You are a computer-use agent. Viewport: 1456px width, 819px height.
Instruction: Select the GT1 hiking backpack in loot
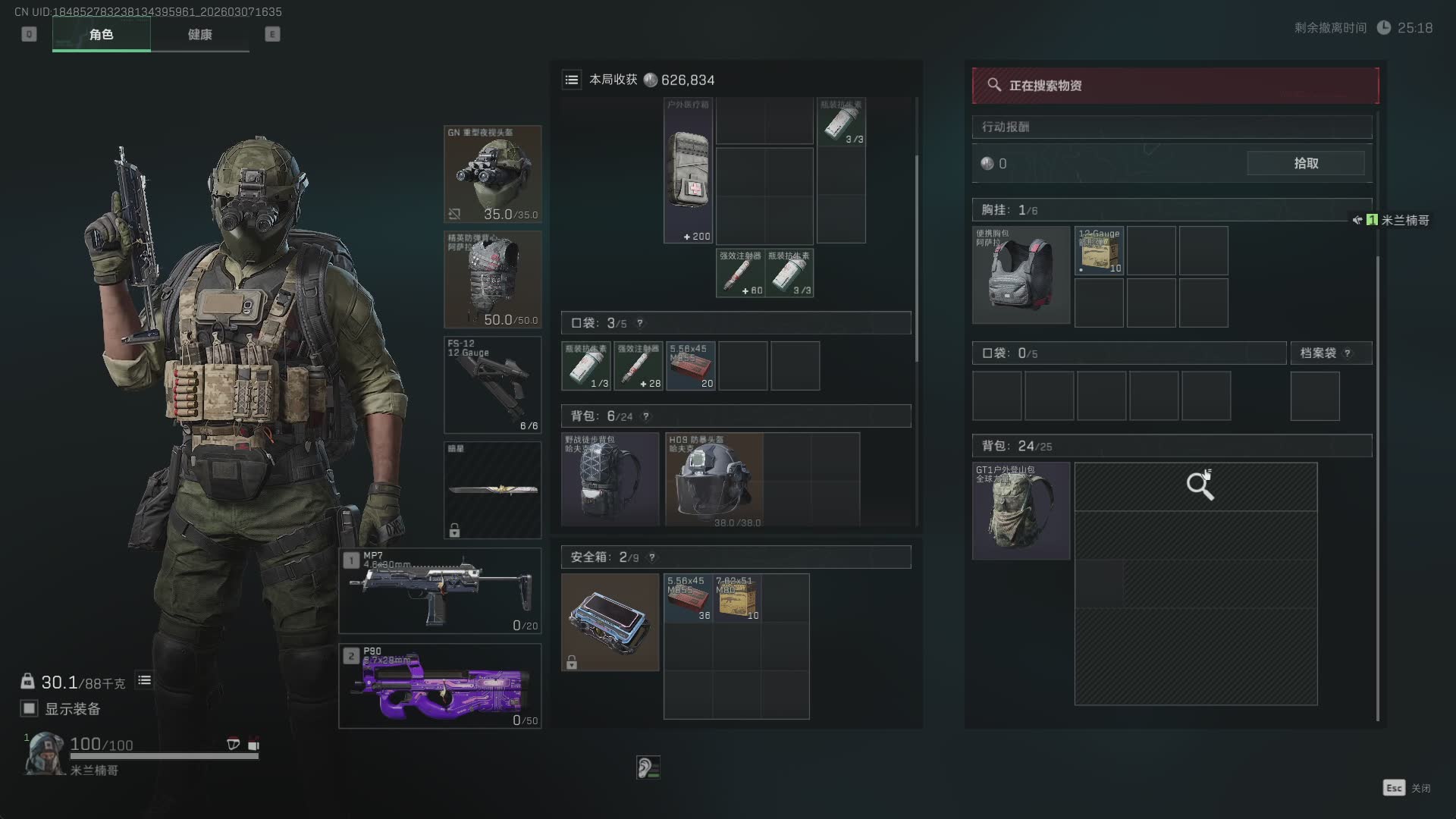coord(1021,511)
